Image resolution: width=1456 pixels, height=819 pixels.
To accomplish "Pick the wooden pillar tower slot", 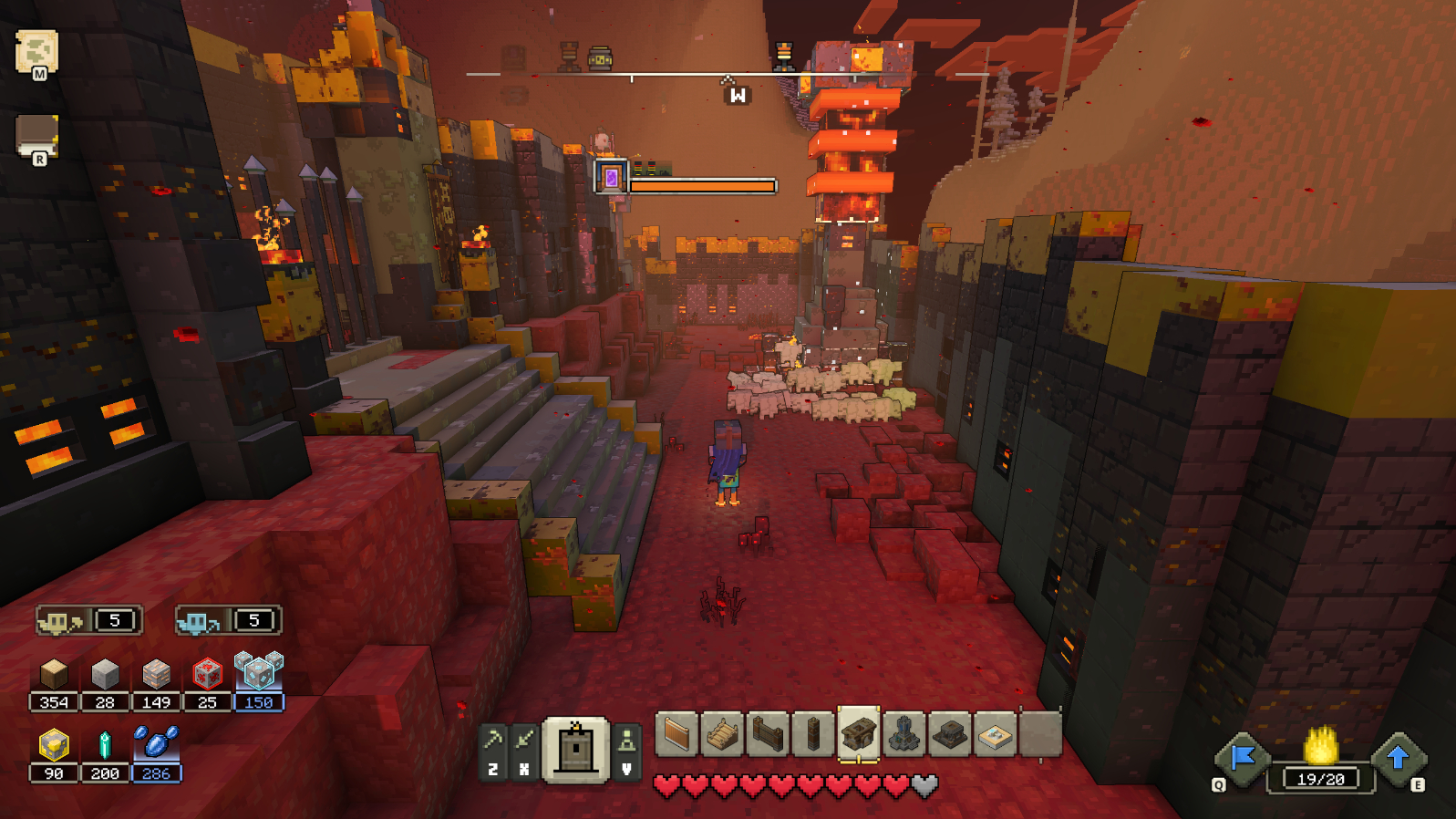I will click(813, 734).
